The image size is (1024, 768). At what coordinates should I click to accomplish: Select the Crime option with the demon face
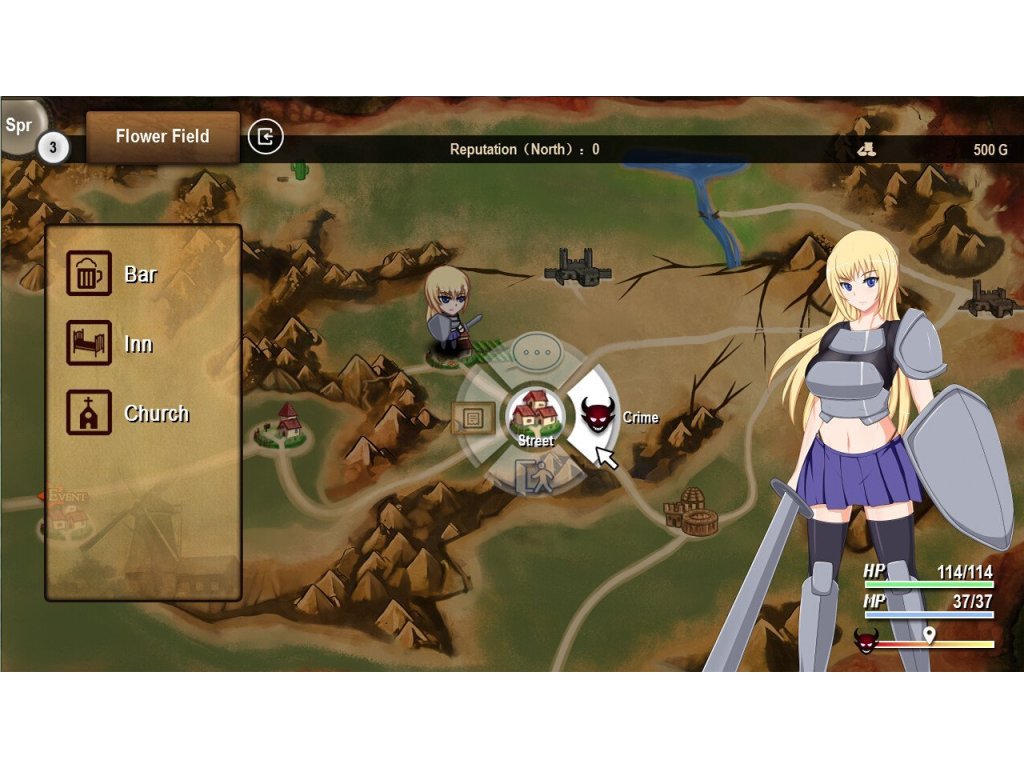(x=598, y=414)
